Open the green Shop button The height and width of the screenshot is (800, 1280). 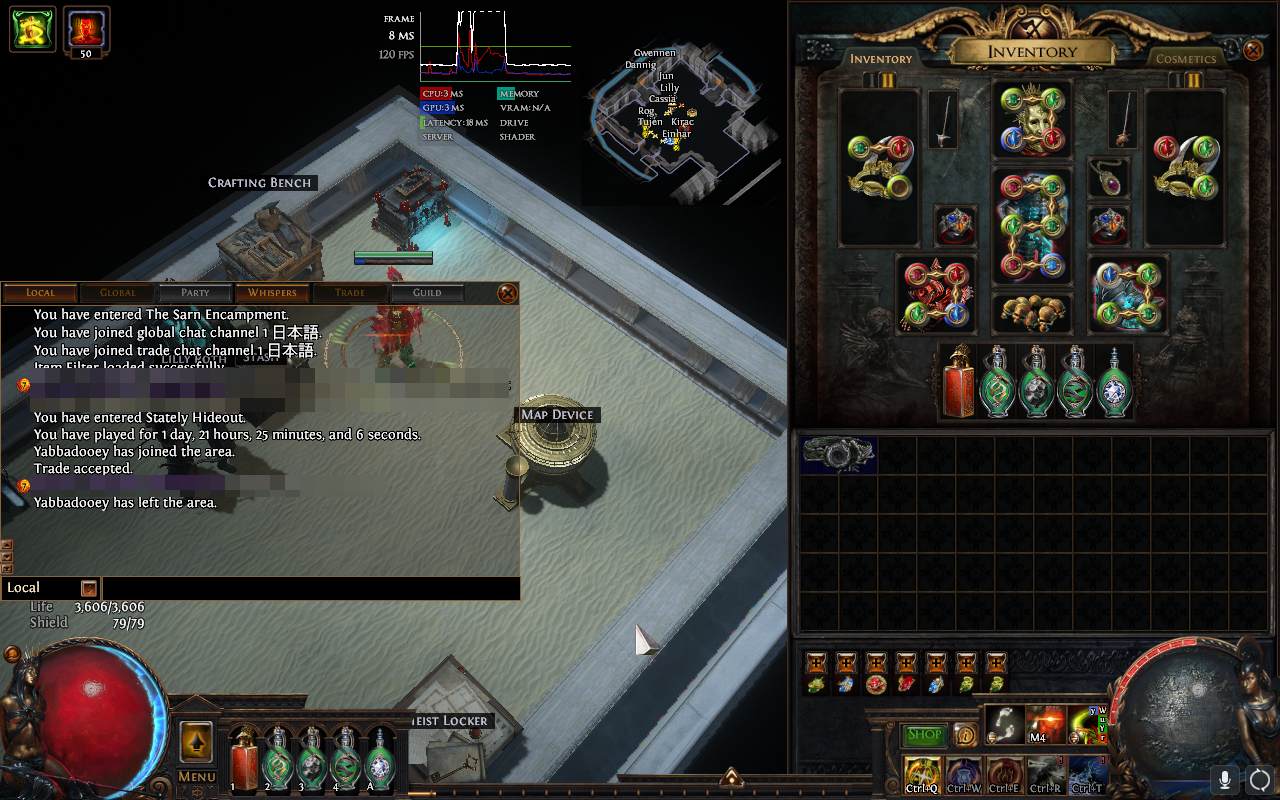(x=924, y=735)
